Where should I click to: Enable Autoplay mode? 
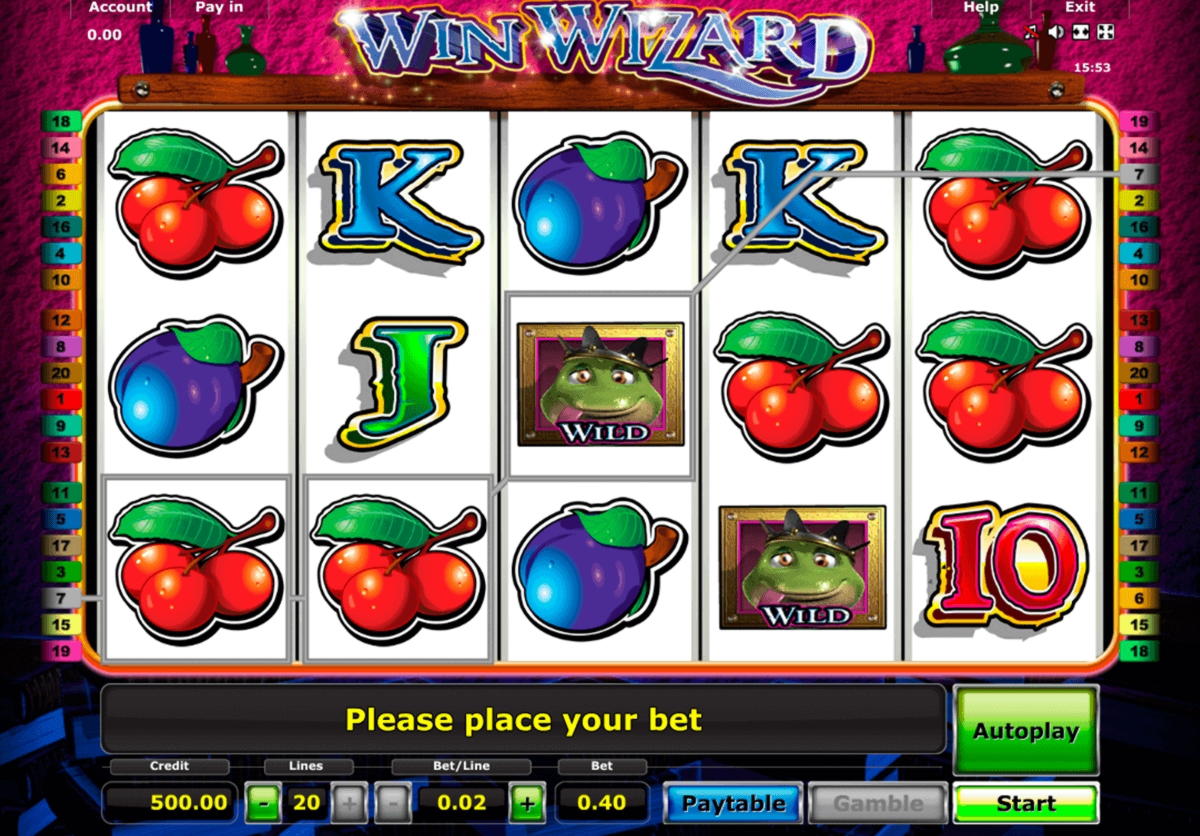click(x=1026, y=731)
